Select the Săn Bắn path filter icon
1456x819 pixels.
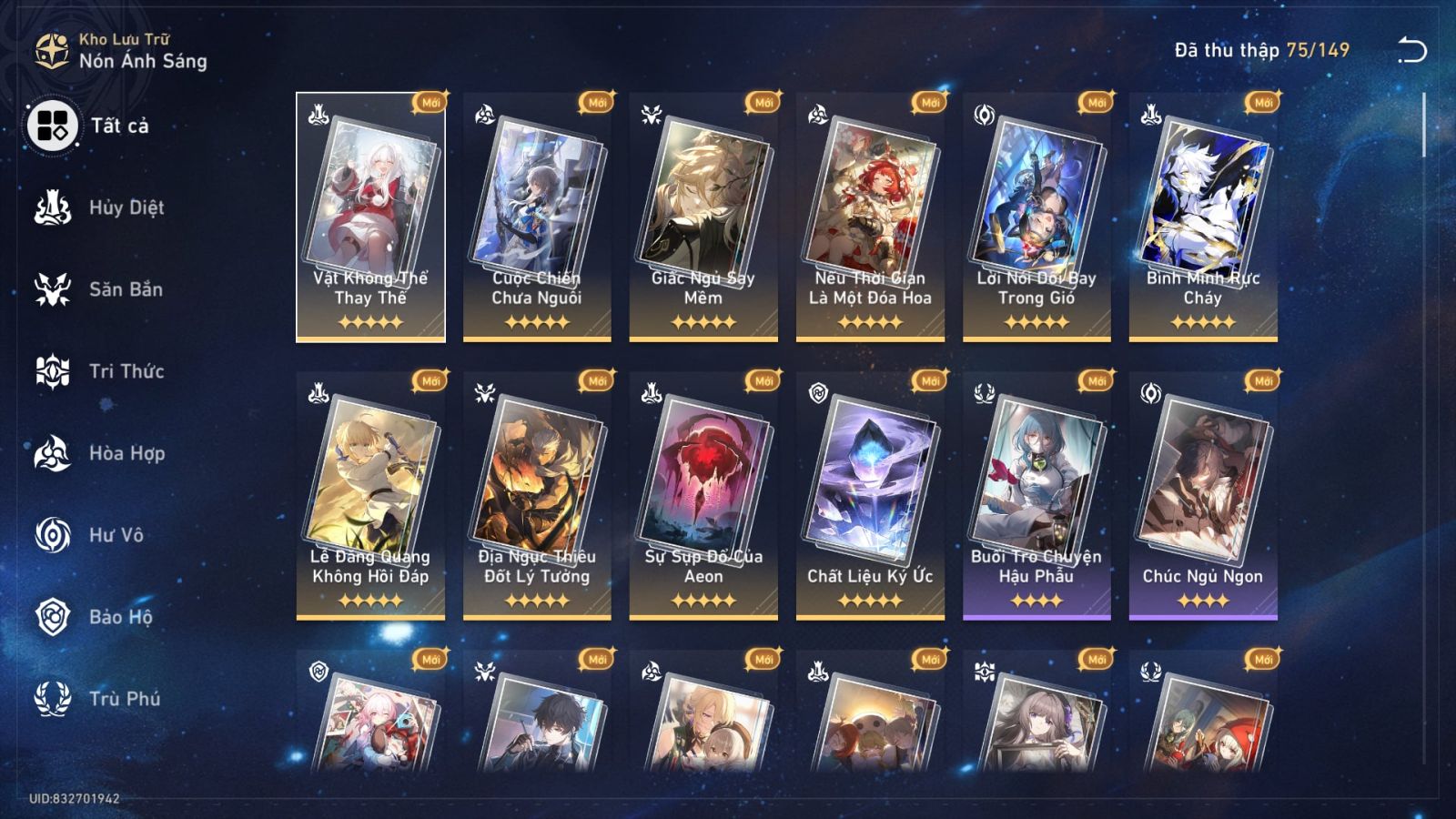coord(55,289)
